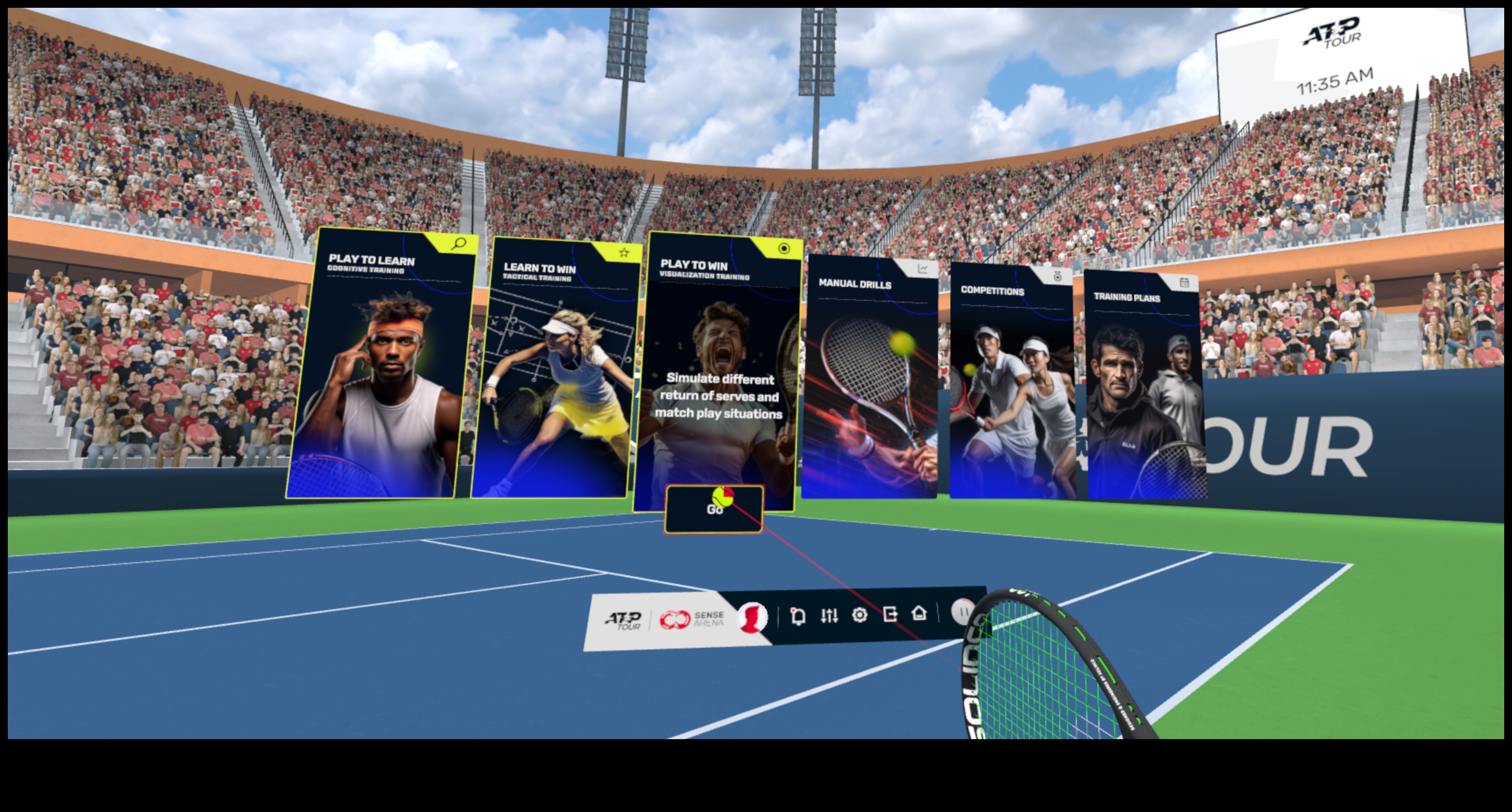Click the Go button

714,510
